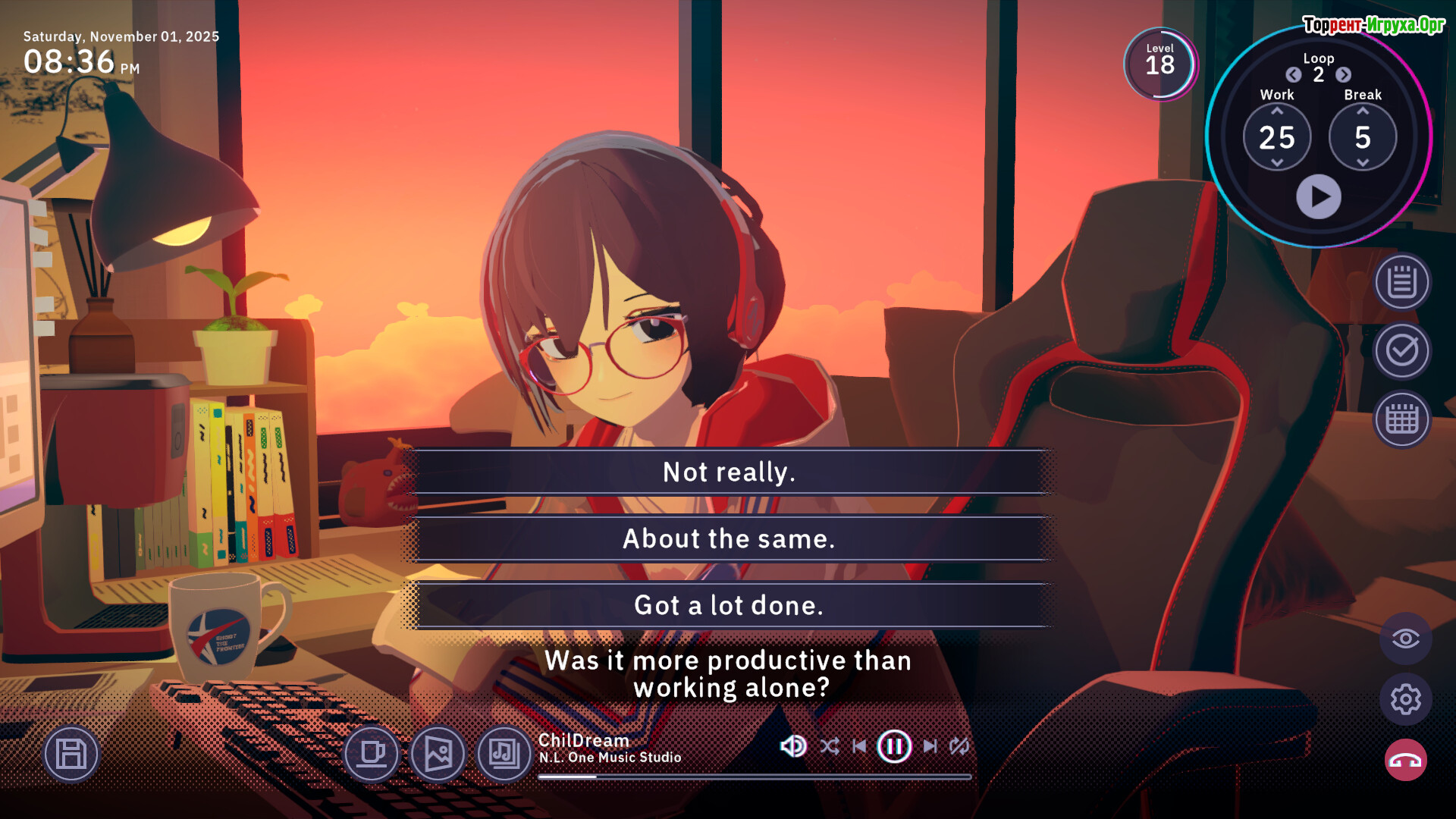Decrease the Work minutes with down arrow
This screenshot has height=819, width=1456.
tap(1277, 163)
